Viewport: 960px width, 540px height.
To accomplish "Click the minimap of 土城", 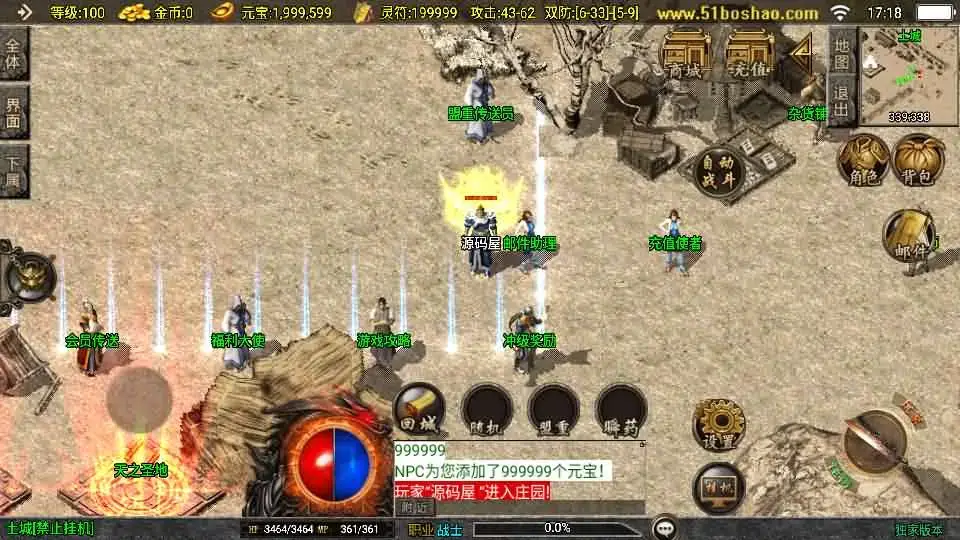I will click(x=908, y=76).
